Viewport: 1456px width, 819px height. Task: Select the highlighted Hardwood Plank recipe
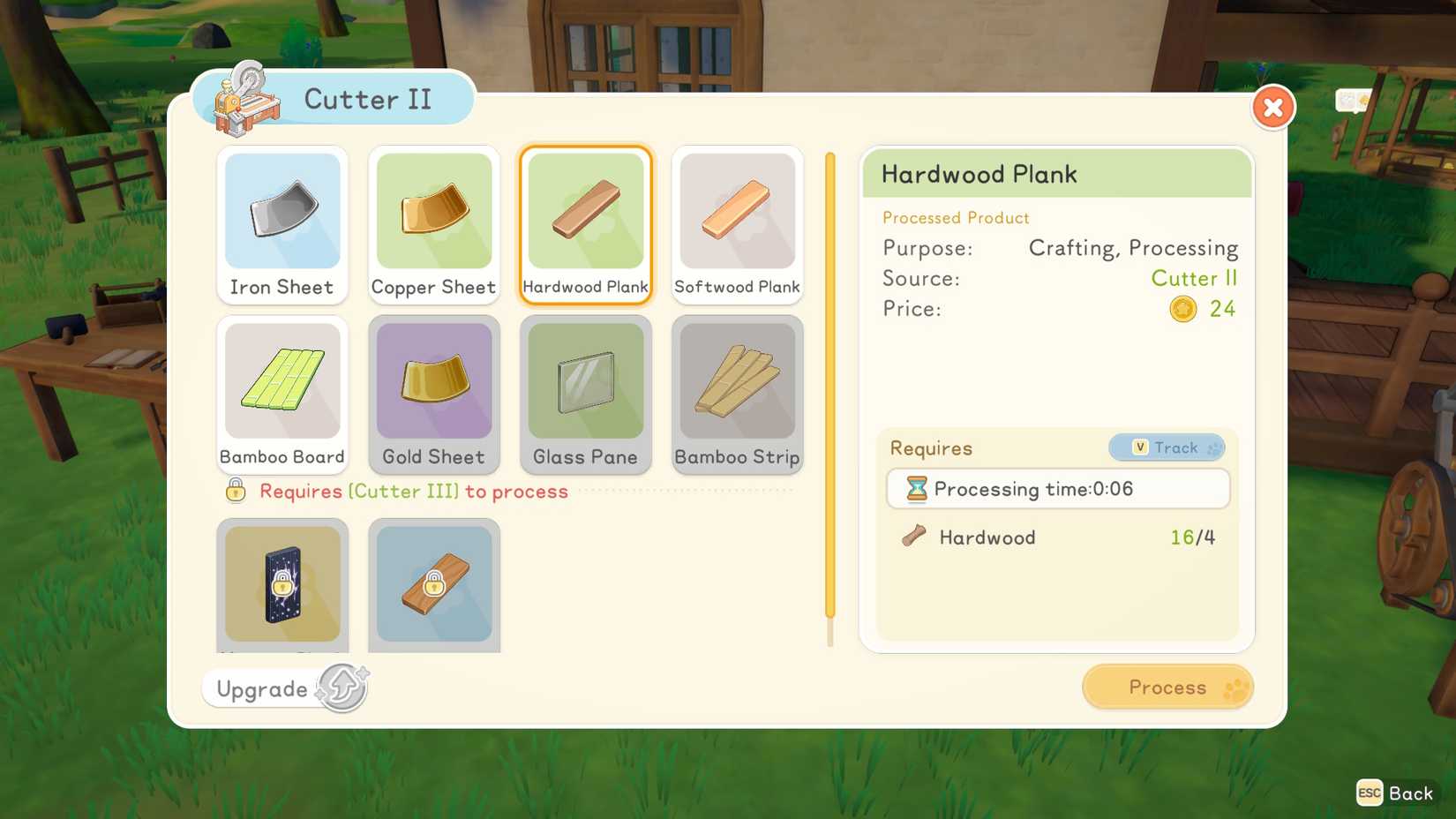[x=585, y=225]
